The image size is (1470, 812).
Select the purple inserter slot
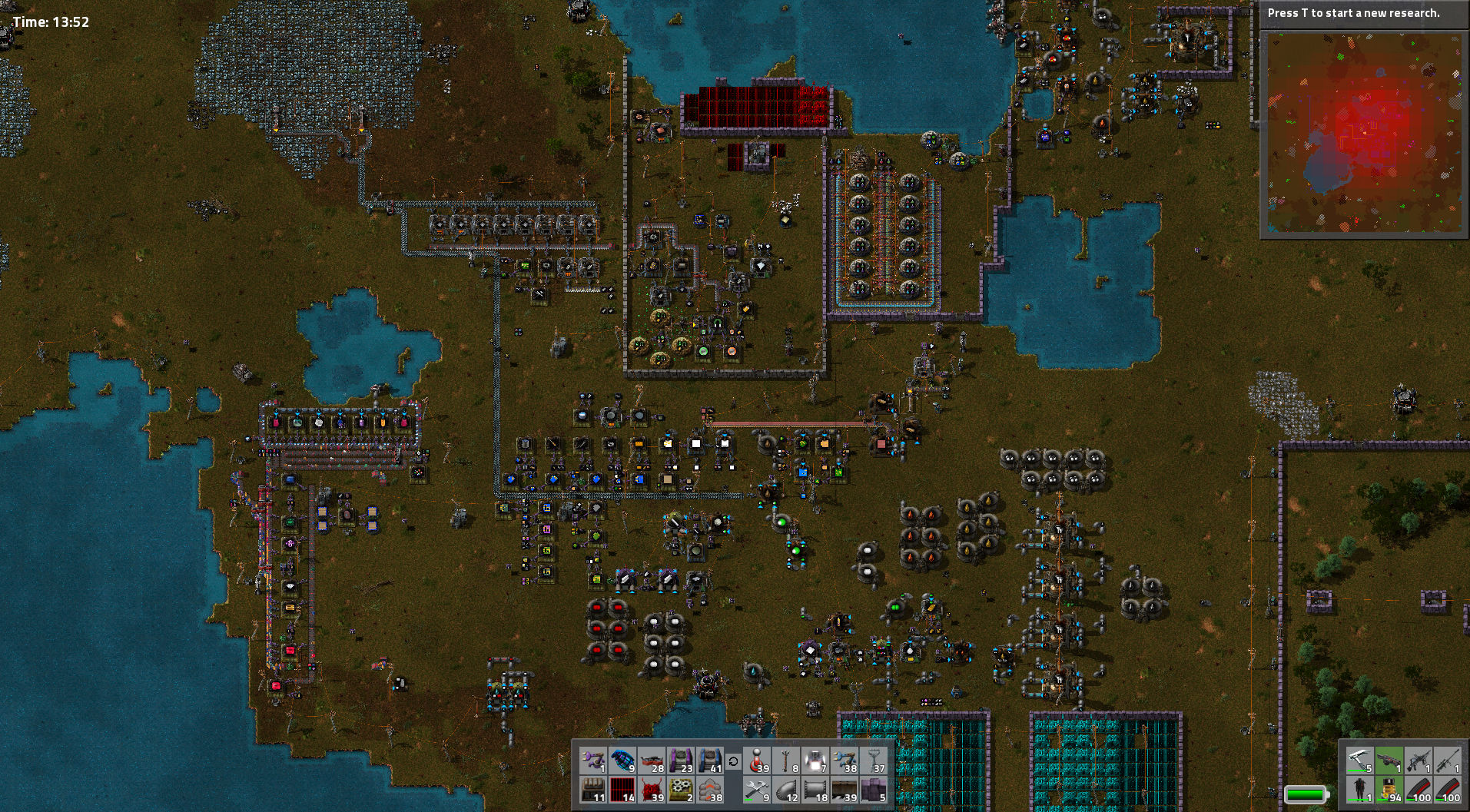pos(593,761)
